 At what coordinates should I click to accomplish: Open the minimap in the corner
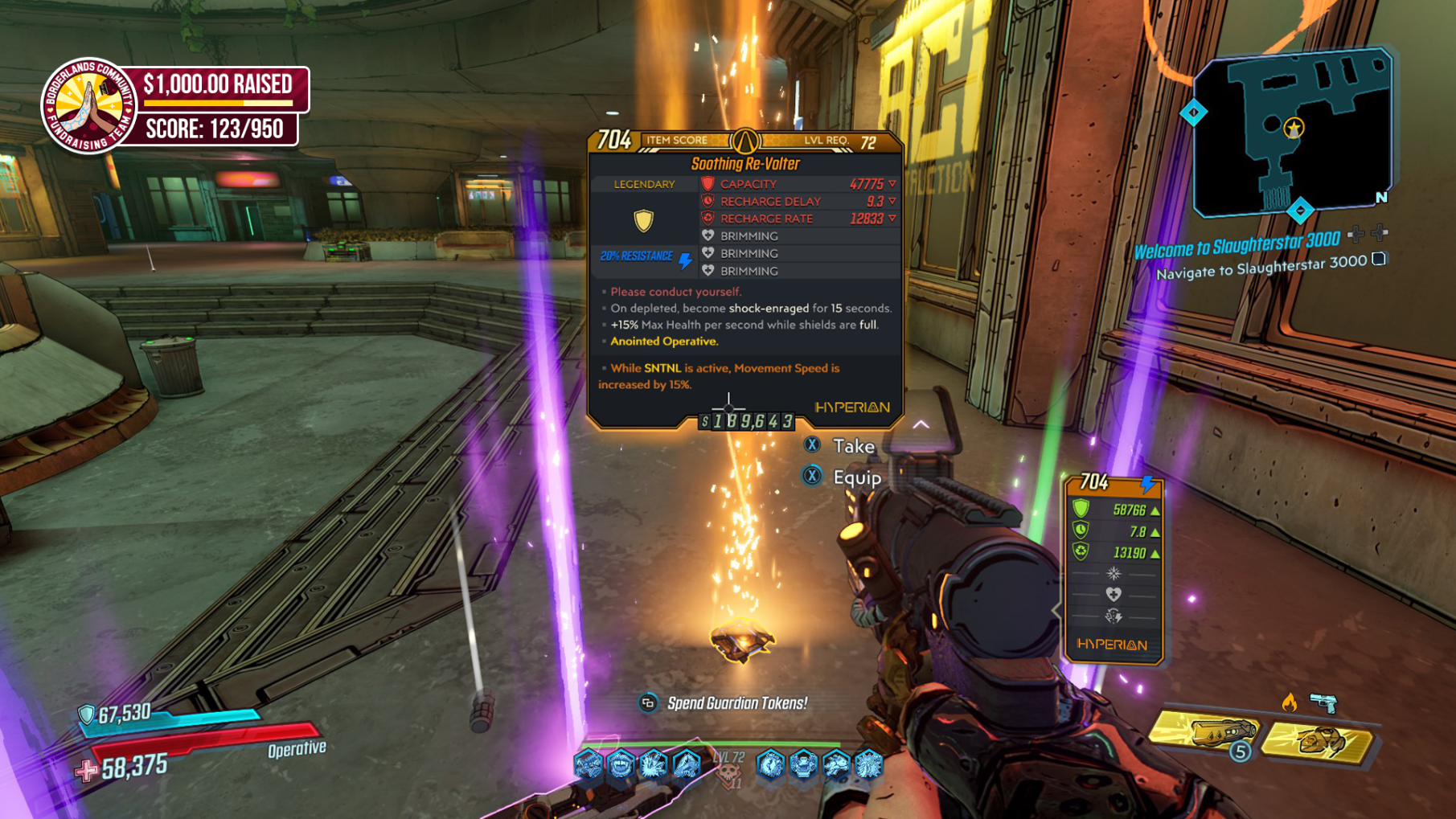click(x=1291, y=133)
